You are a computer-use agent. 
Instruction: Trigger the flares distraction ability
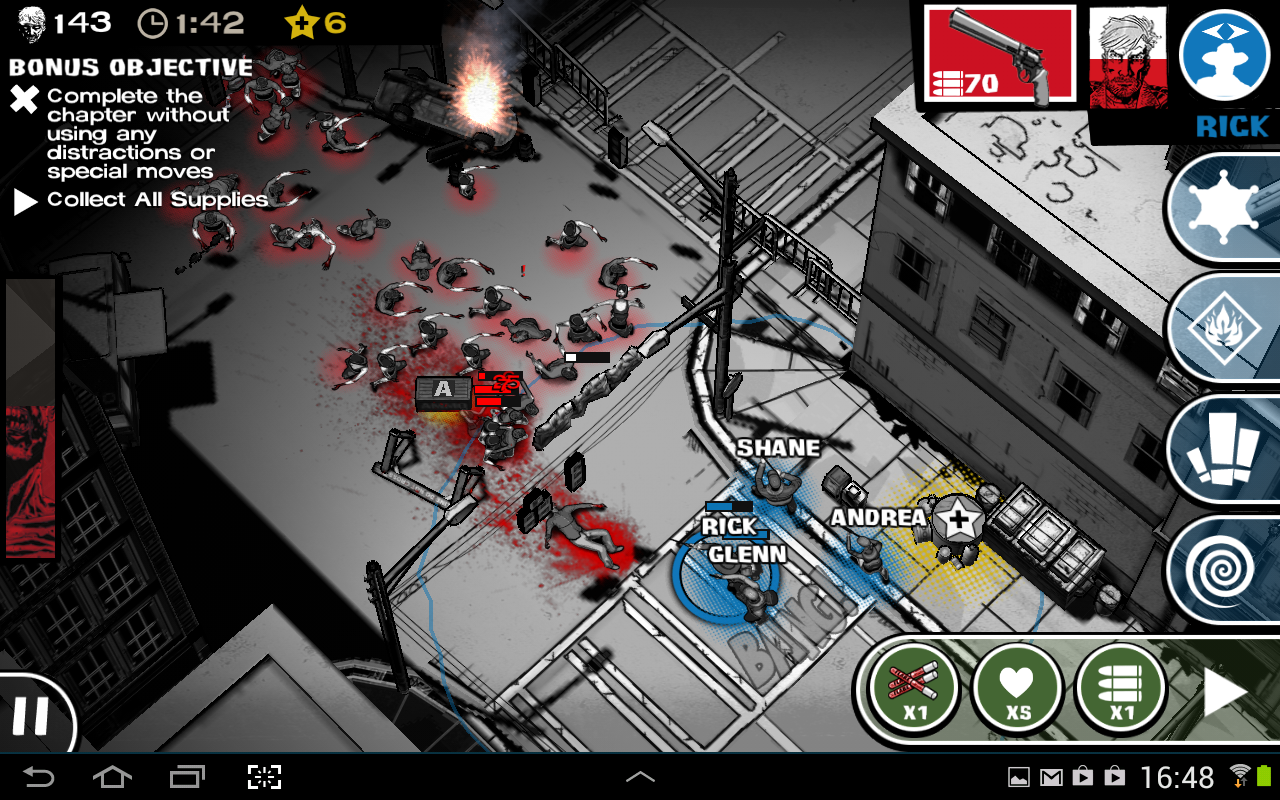pyautogui.click(x=1227, y=447)
